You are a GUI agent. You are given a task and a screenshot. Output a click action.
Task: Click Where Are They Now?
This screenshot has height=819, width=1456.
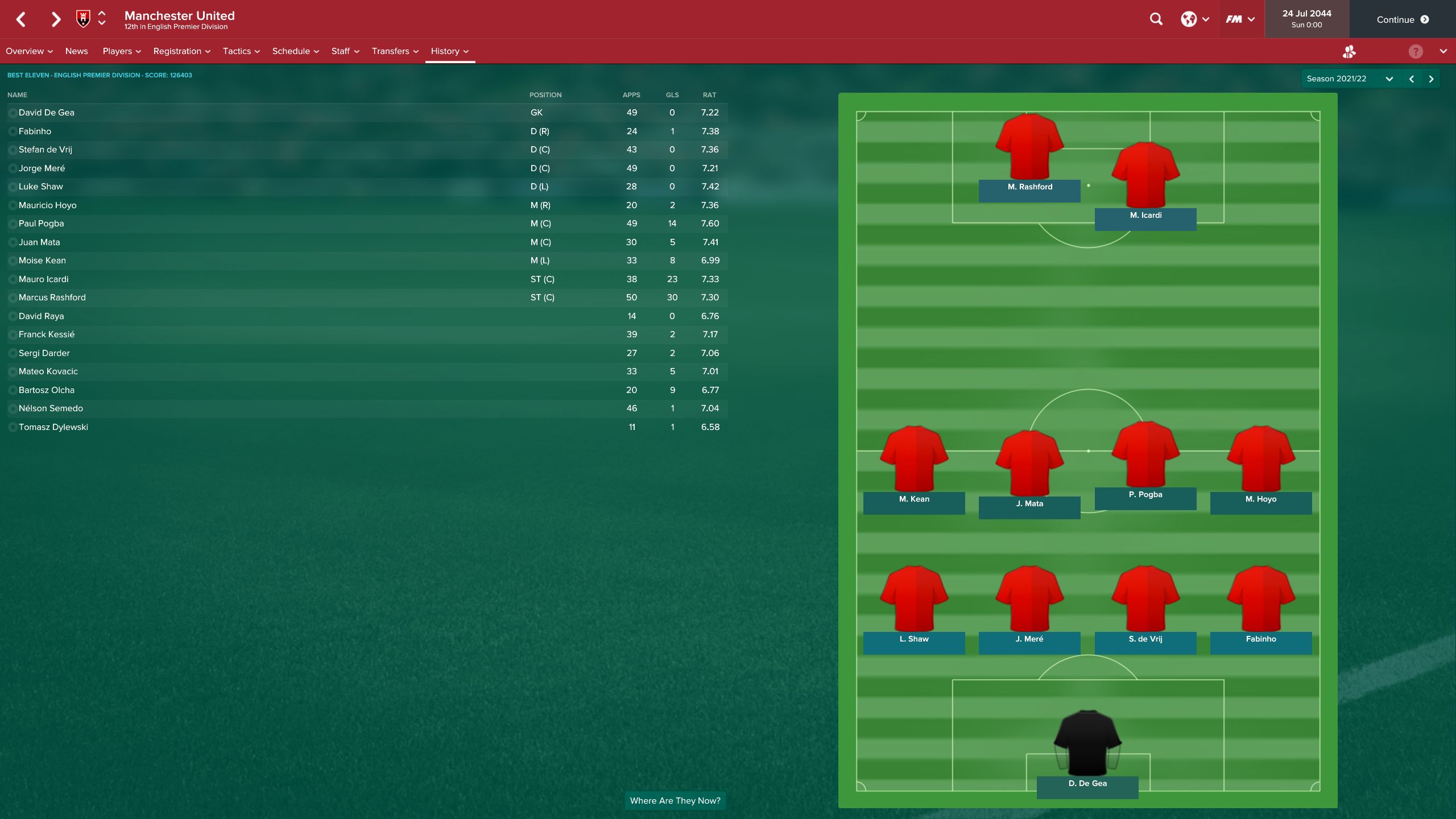(x=675, y=800)
